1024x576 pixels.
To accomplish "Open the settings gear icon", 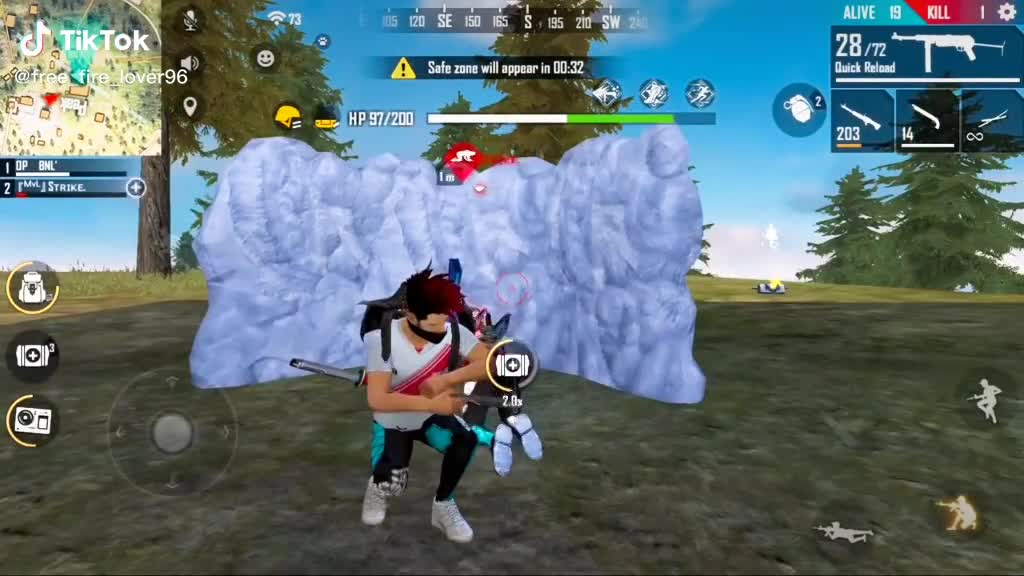I will click(x=1006, y=12).
